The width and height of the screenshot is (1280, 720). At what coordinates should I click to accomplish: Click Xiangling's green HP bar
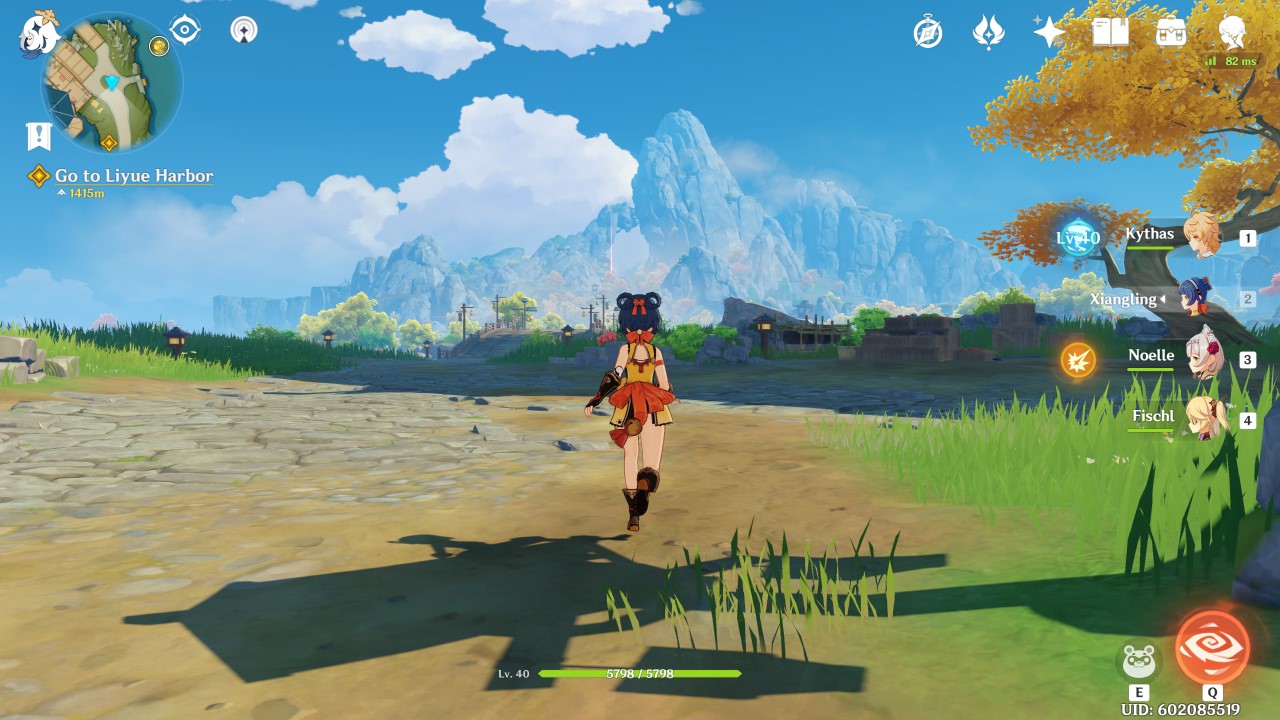pos(1135,311)
